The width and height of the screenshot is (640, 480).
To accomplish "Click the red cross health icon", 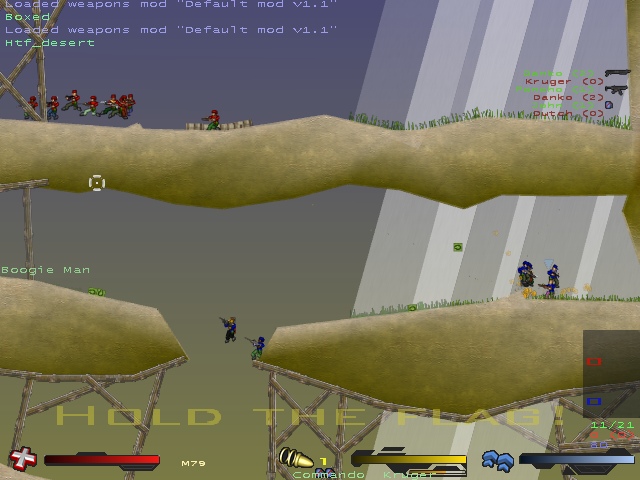I will point(21,460).
